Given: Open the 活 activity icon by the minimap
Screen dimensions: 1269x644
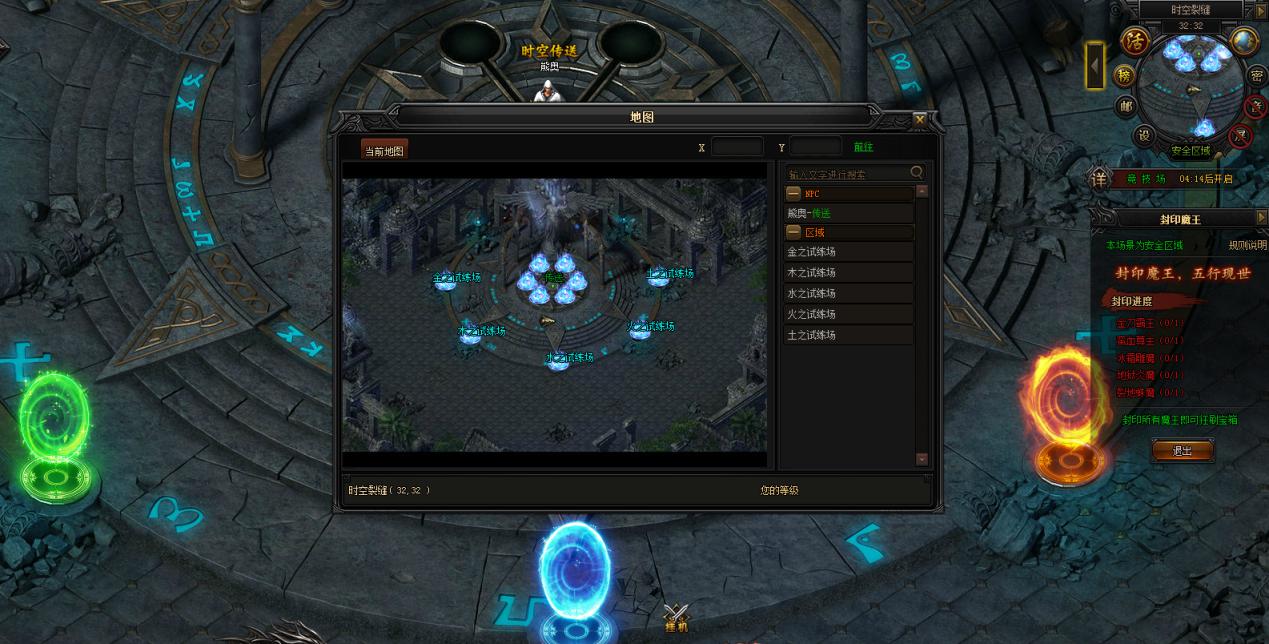Looking at the screenshot, I should tap(1134, 41).
